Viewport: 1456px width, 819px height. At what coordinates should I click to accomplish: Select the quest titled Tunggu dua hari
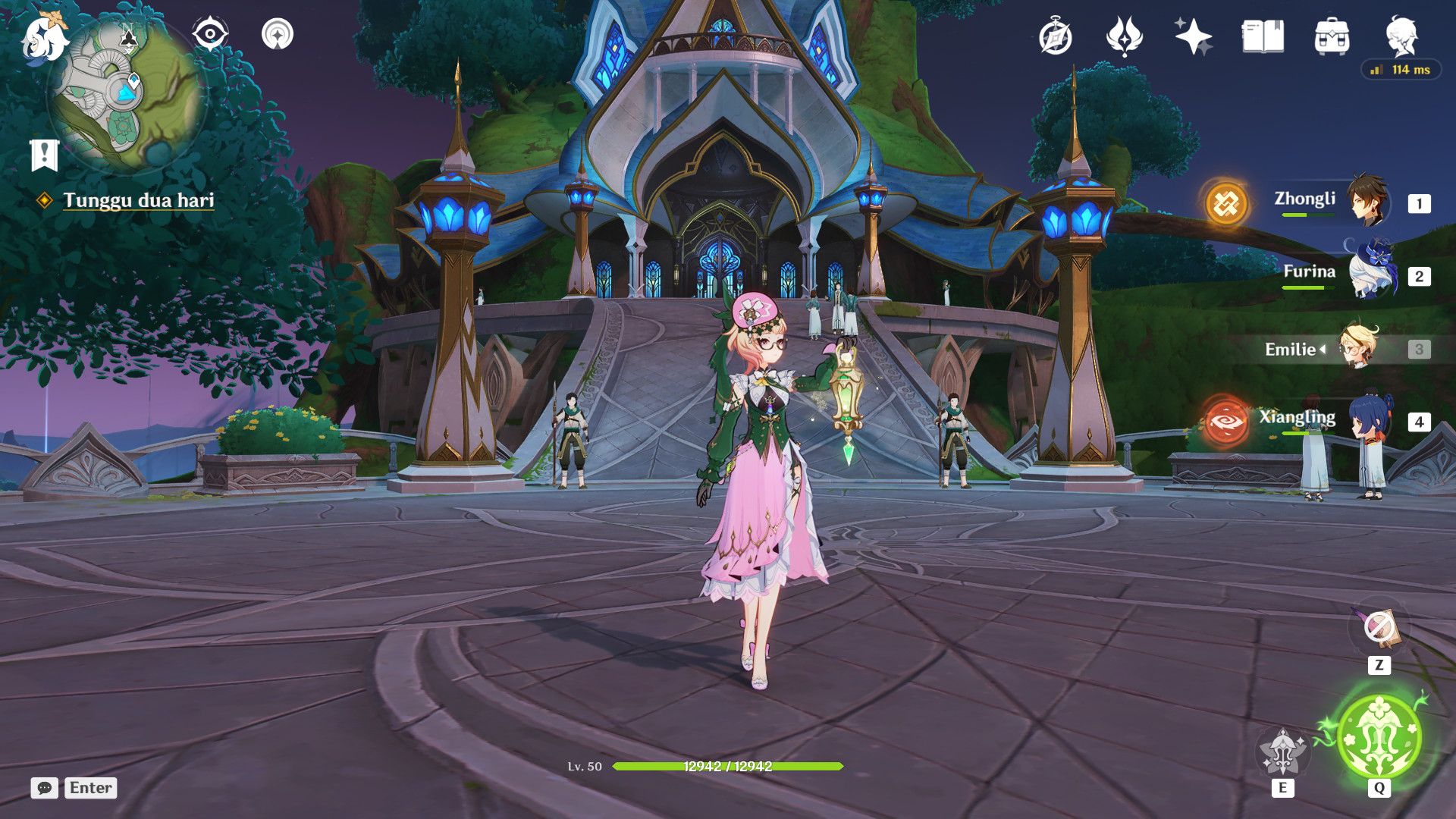(140, 202)
